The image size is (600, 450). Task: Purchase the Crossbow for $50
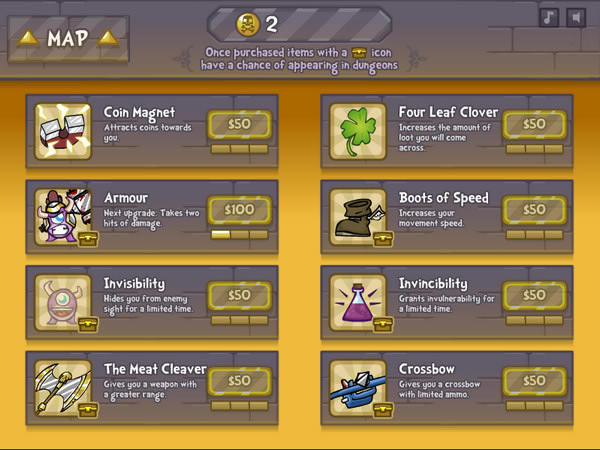click(x=534, y=380)
